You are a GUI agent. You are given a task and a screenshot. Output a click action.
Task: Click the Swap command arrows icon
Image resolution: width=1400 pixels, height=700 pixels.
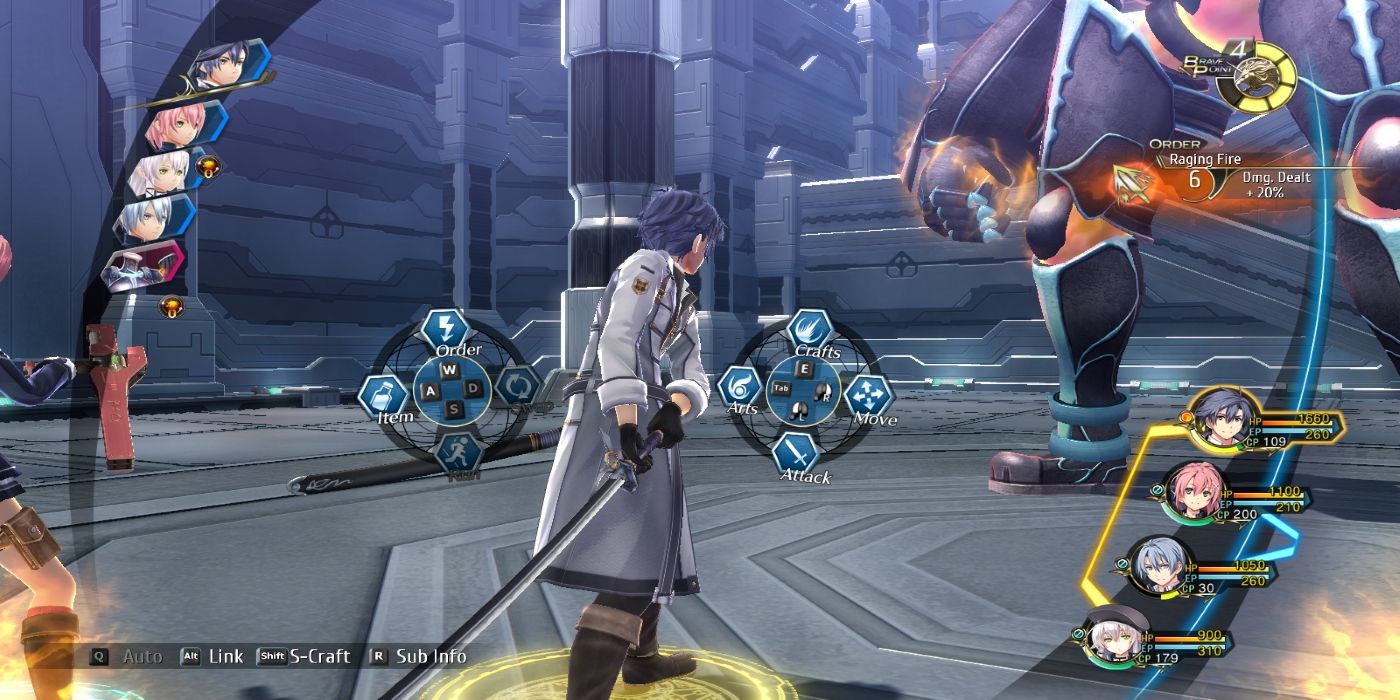tap(517, 385)
